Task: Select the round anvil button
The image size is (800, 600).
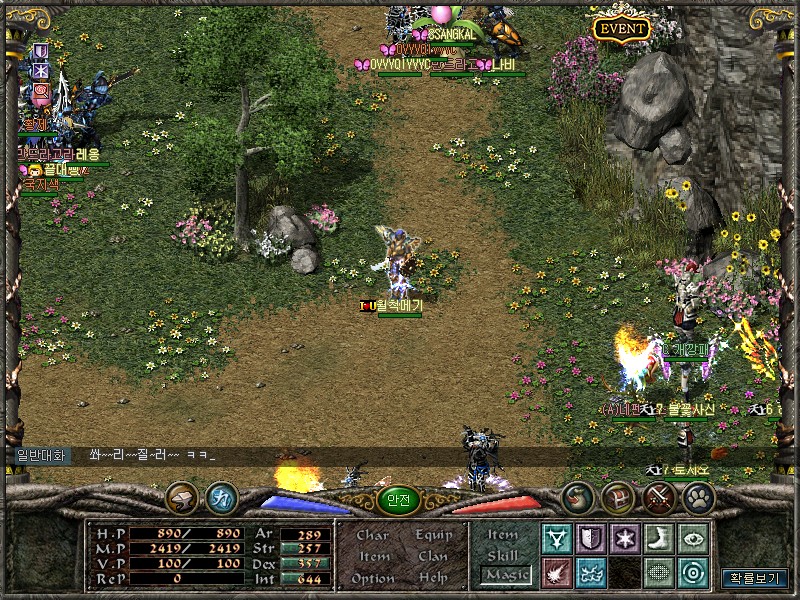Action: coord(181,497)
